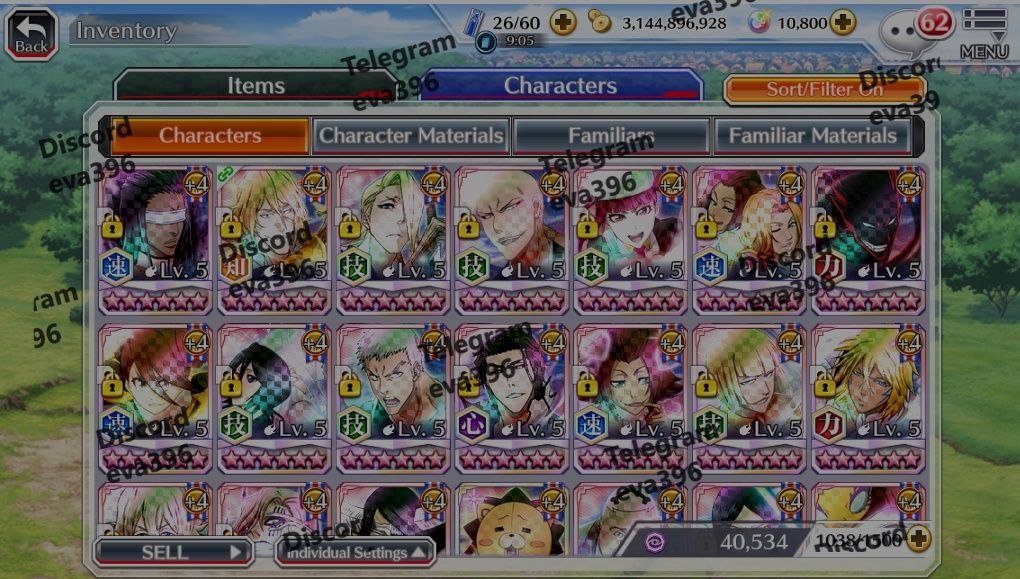Image resolution: width=1020 pixels, height=579 pixels.
Task: Open the Character Materials sub-tab
Action: [411, 135]
